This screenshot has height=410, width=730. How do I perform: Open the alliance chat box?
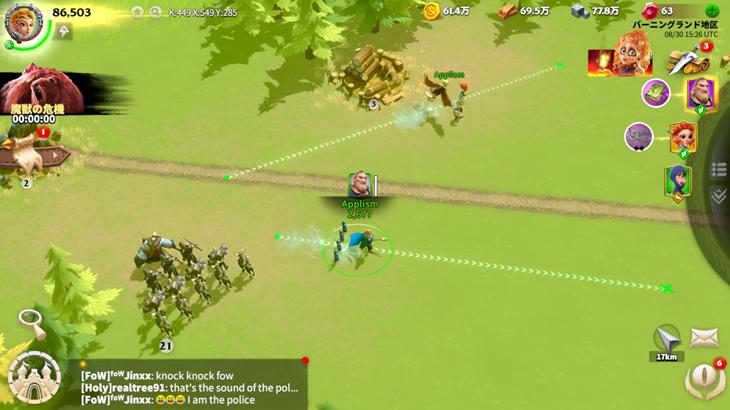coord(190,385)
